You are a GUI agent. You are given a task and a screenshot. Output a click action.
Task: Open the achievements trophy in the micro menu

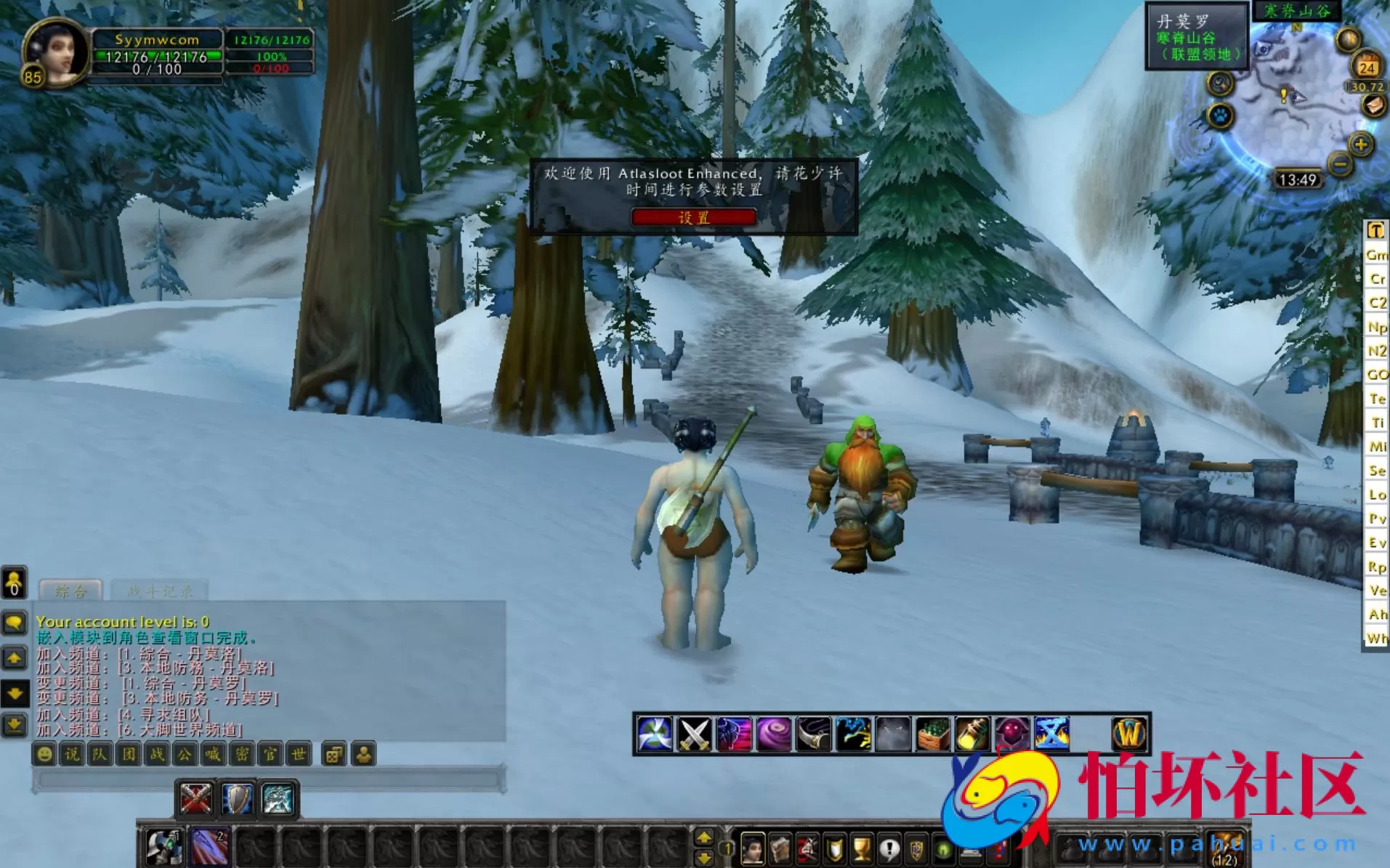pos(861,846)
